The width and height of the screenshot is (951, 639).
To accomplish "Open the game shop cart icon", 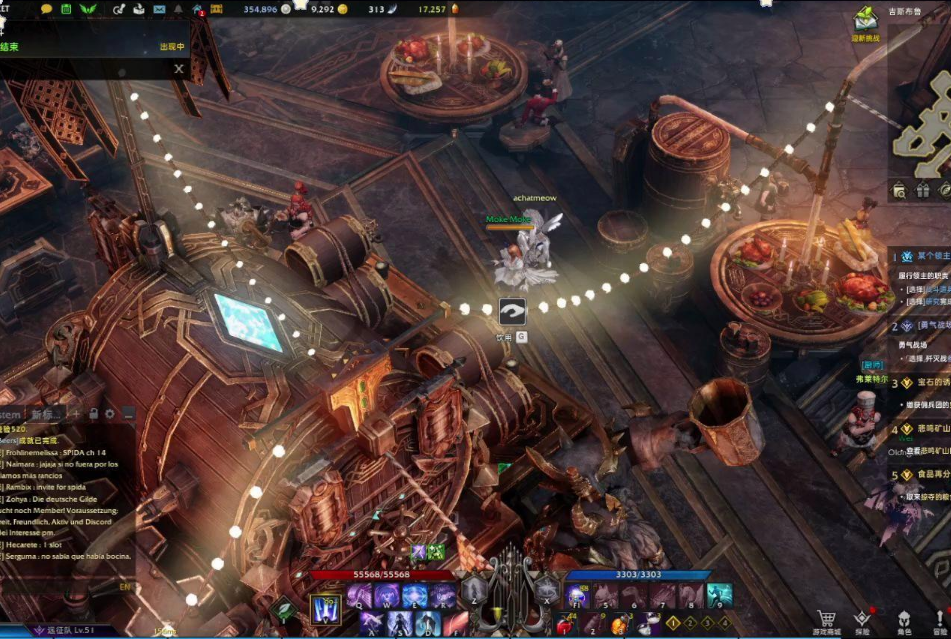I will tap(825, 619).
